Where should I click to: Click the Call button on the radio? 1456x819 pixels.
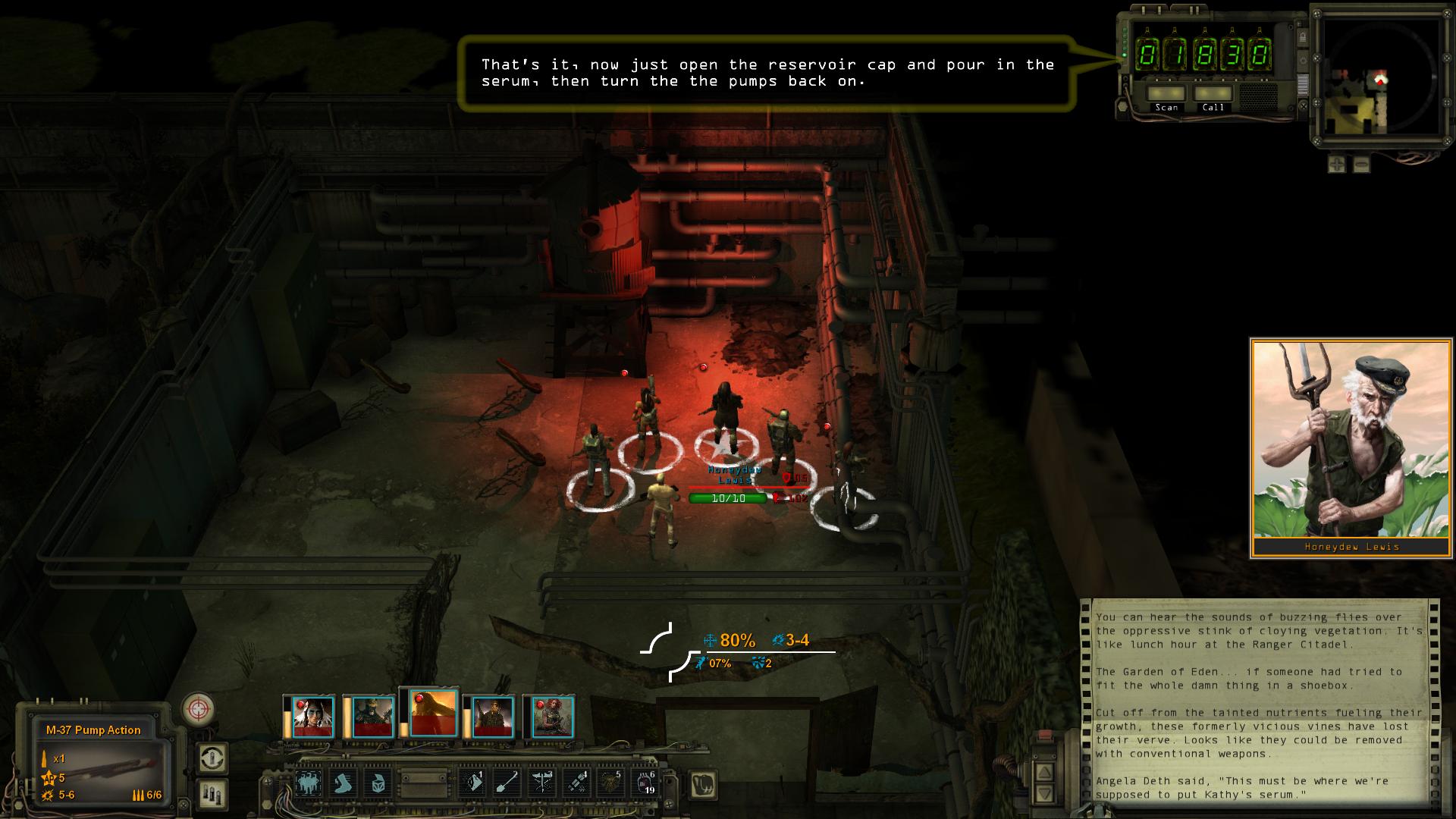pos(1213,94)
